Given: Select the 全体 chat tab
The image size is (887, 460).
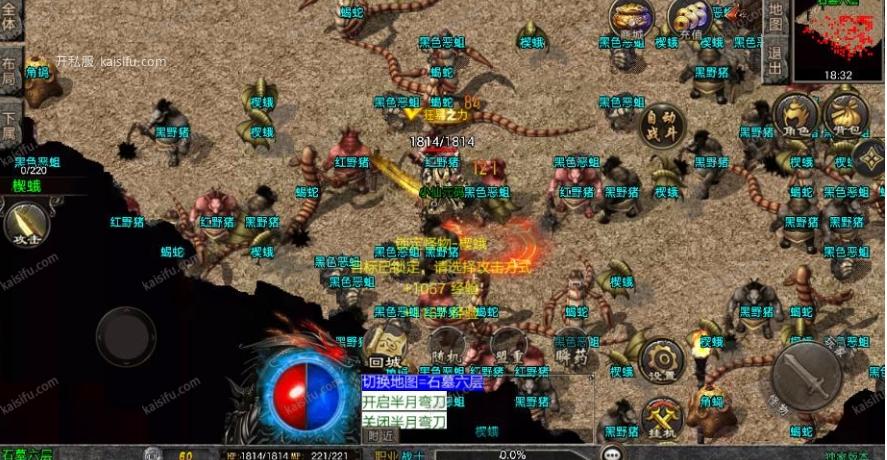Looking at the screenshot, I should (x=10, y=20).
